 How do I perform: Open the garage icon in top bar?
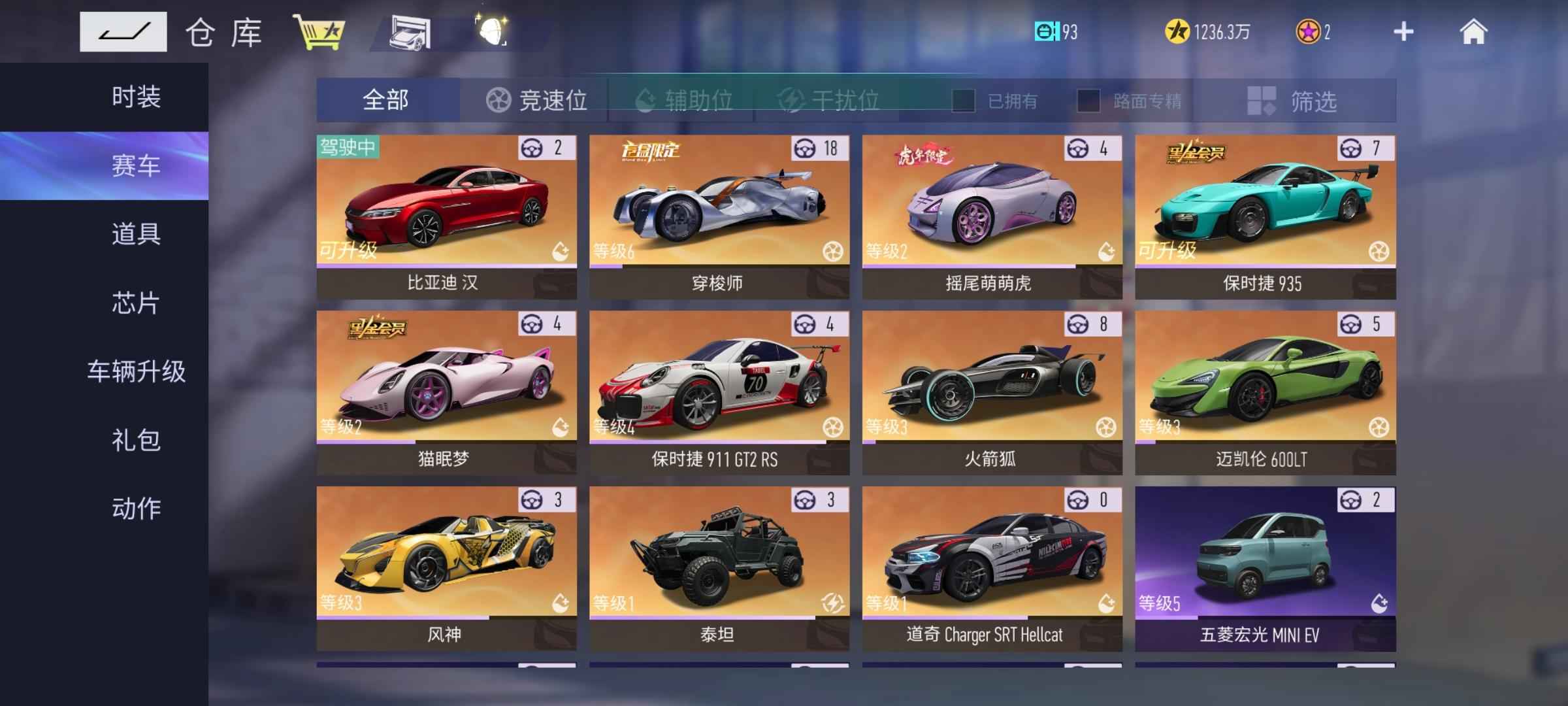[x=410, y=33]
